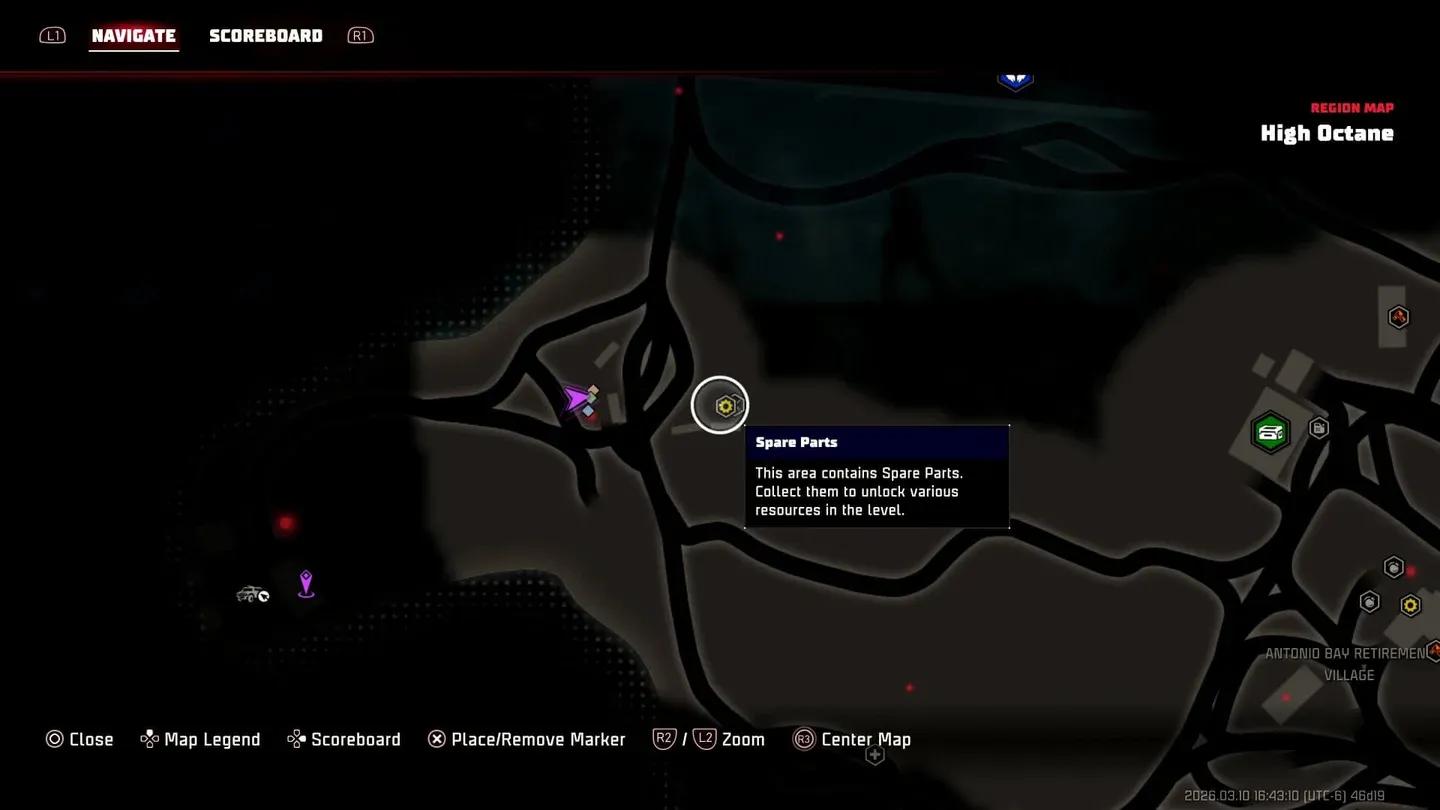This screenshot has width=1440, height=810.
Task: Switch to the SCOREBOARD tab
Action: tap(266, 35)
